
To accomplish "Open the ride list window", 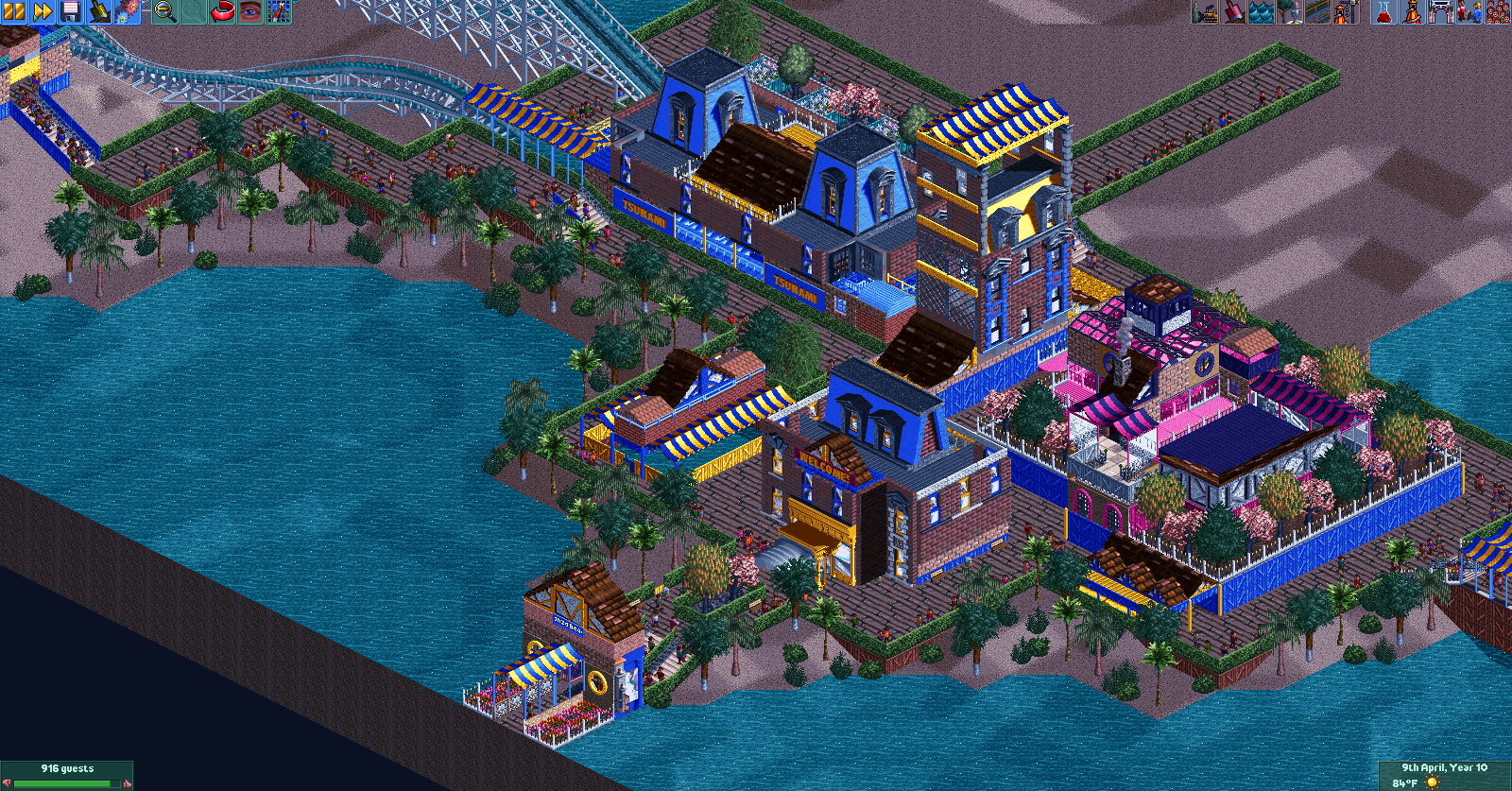I will (x=1412, y=13).
